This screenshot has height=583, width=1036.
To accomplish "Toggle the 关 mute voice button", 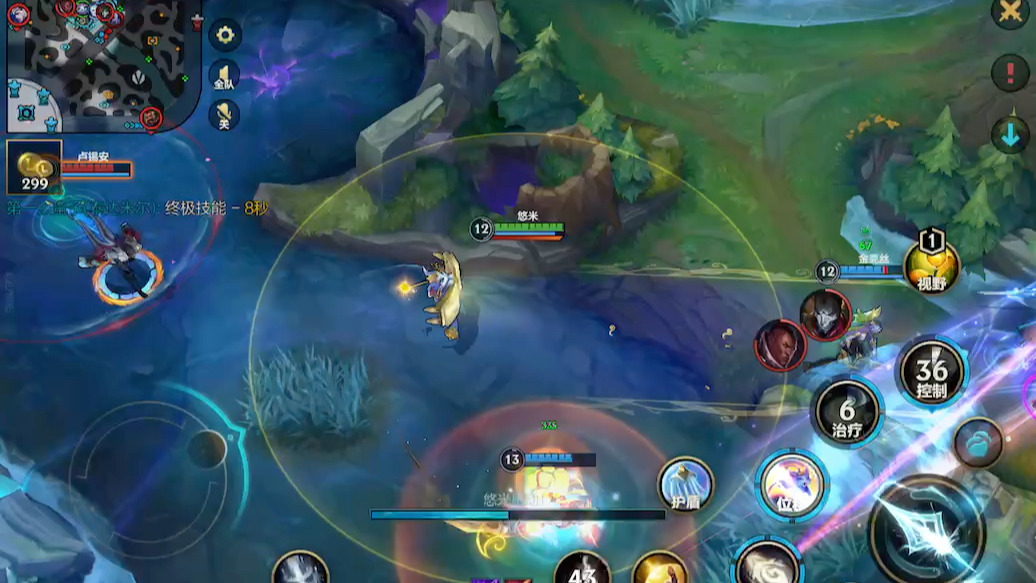I will click(224, 114).
